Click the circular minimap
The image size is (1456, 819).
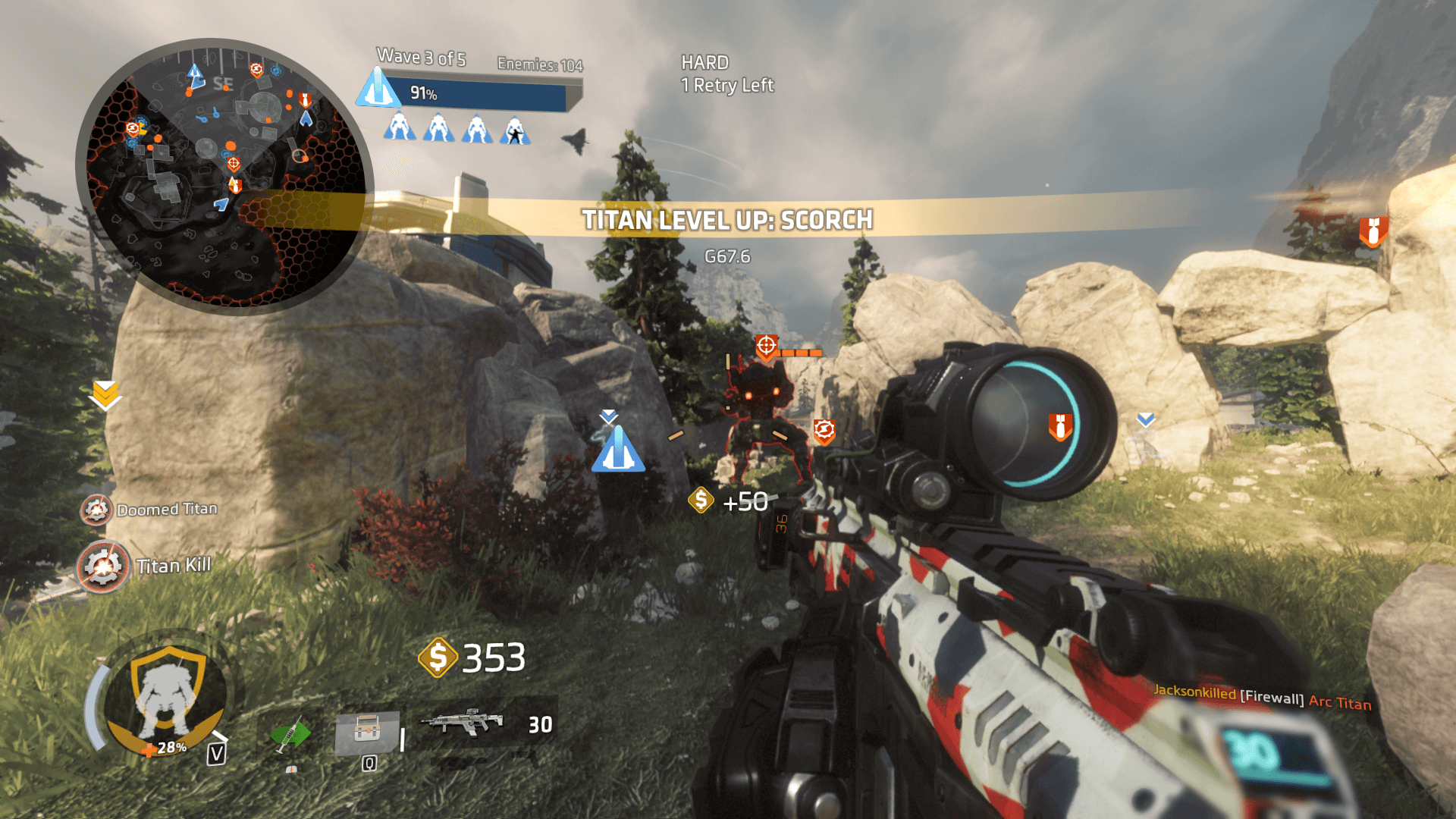[x=225, y=176]
